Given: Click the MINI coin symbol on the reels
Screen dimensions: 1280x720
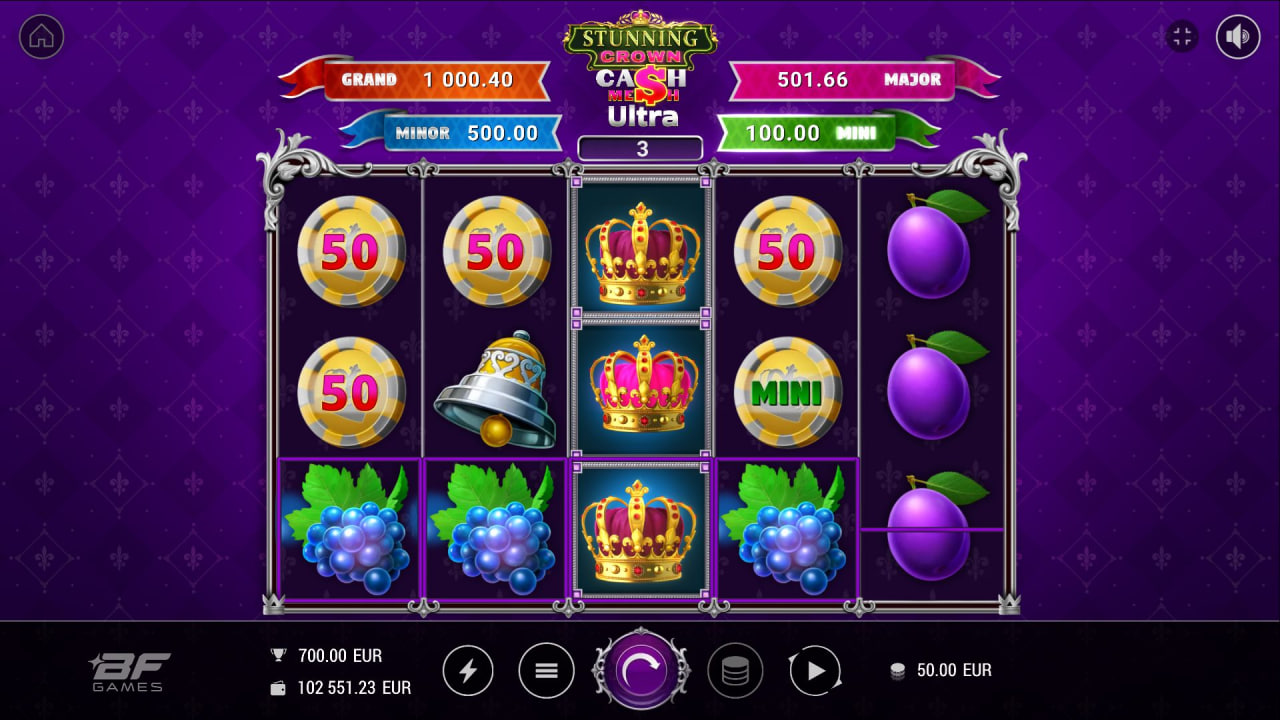Looking at the screenshot, I should 789,390.
